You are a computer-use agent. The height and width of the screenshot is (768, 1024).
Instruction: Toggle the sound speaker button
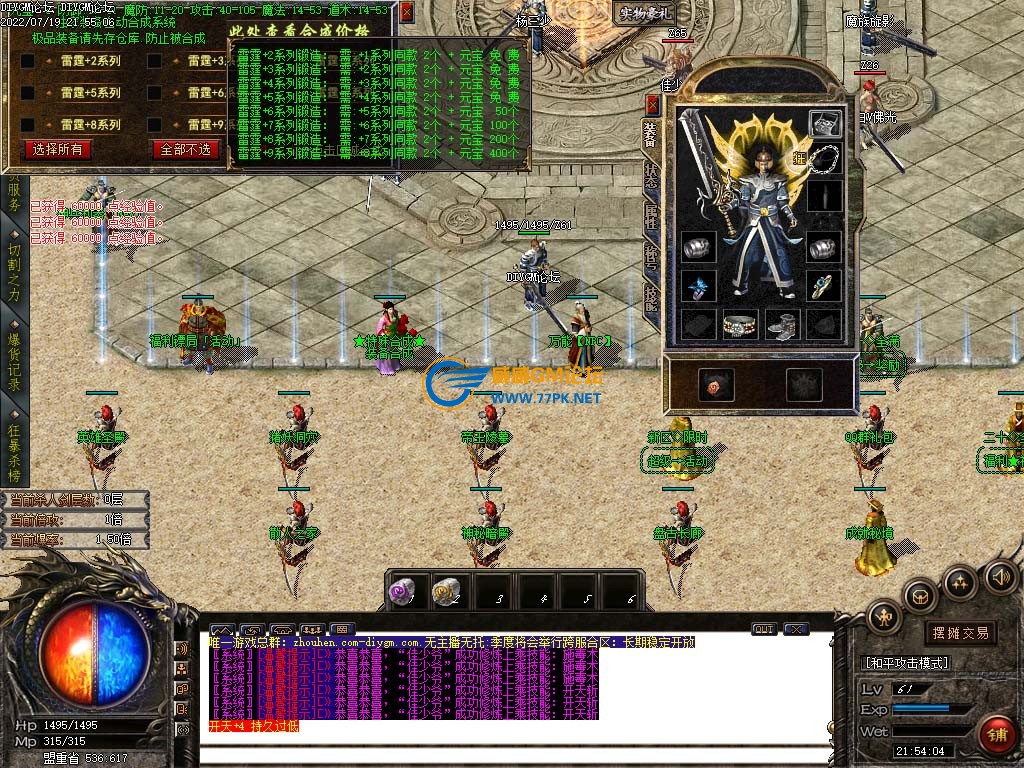click(x=1000, y=576)
